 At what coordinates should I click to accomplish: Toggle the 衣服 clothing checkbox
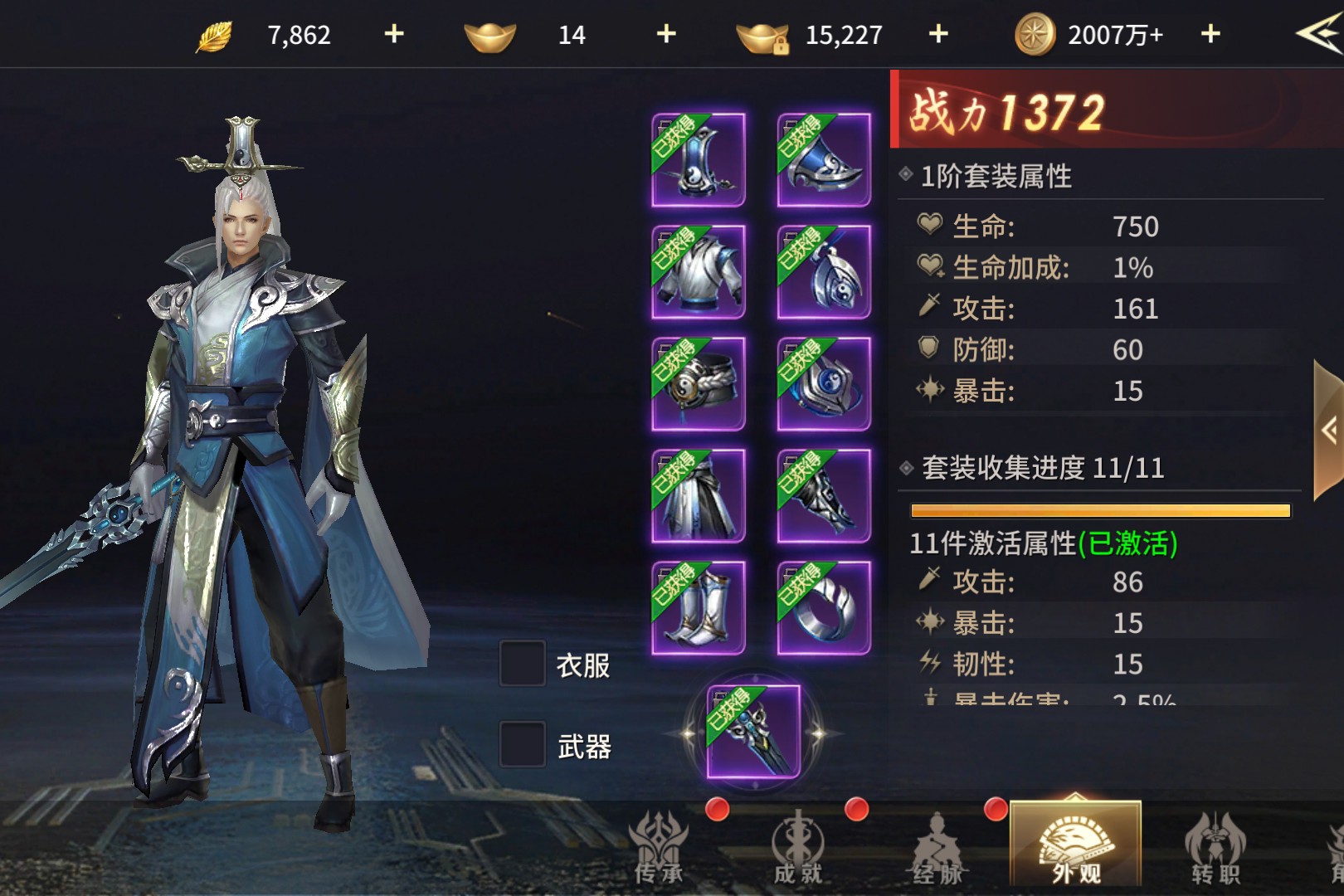[523, 664]
